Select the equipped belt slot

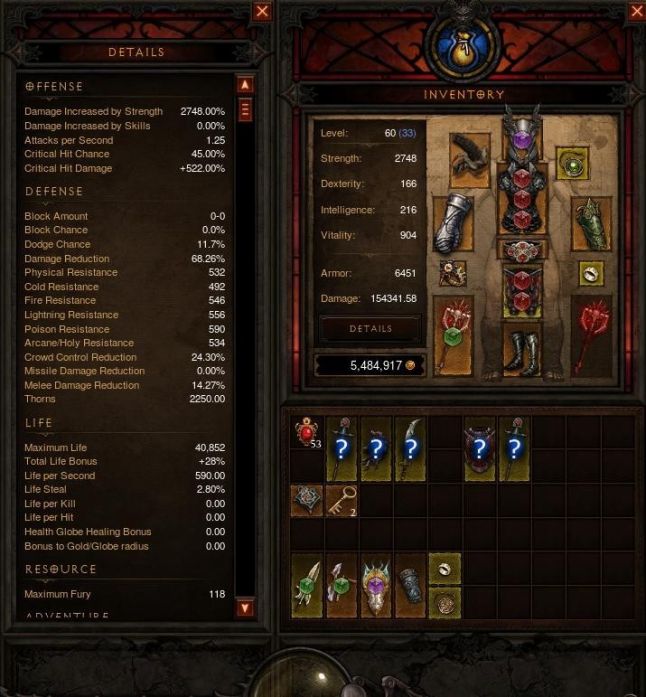tap(521, 250)
